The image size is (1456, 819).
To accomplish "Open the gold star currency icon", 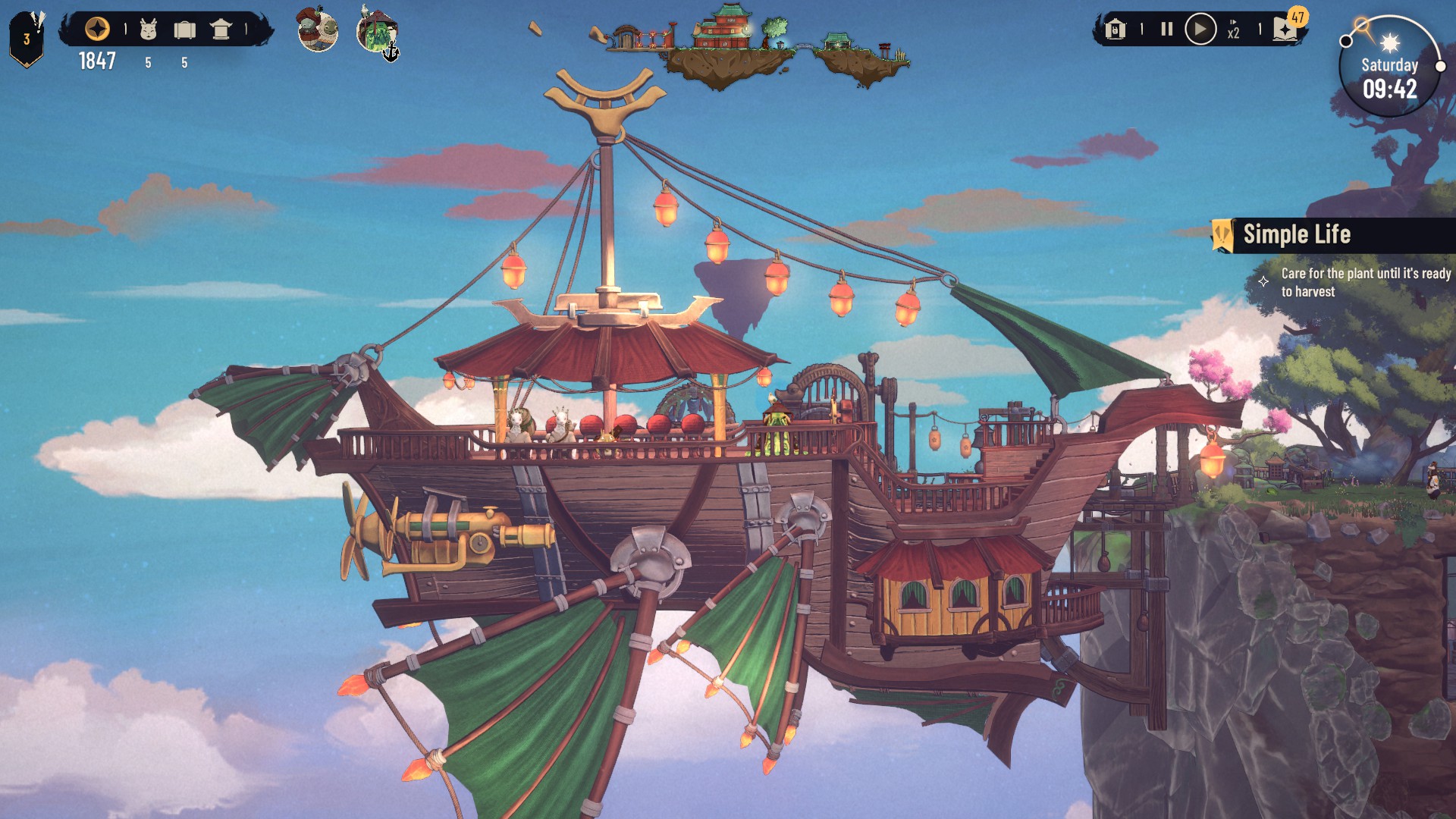I will 97,30.
